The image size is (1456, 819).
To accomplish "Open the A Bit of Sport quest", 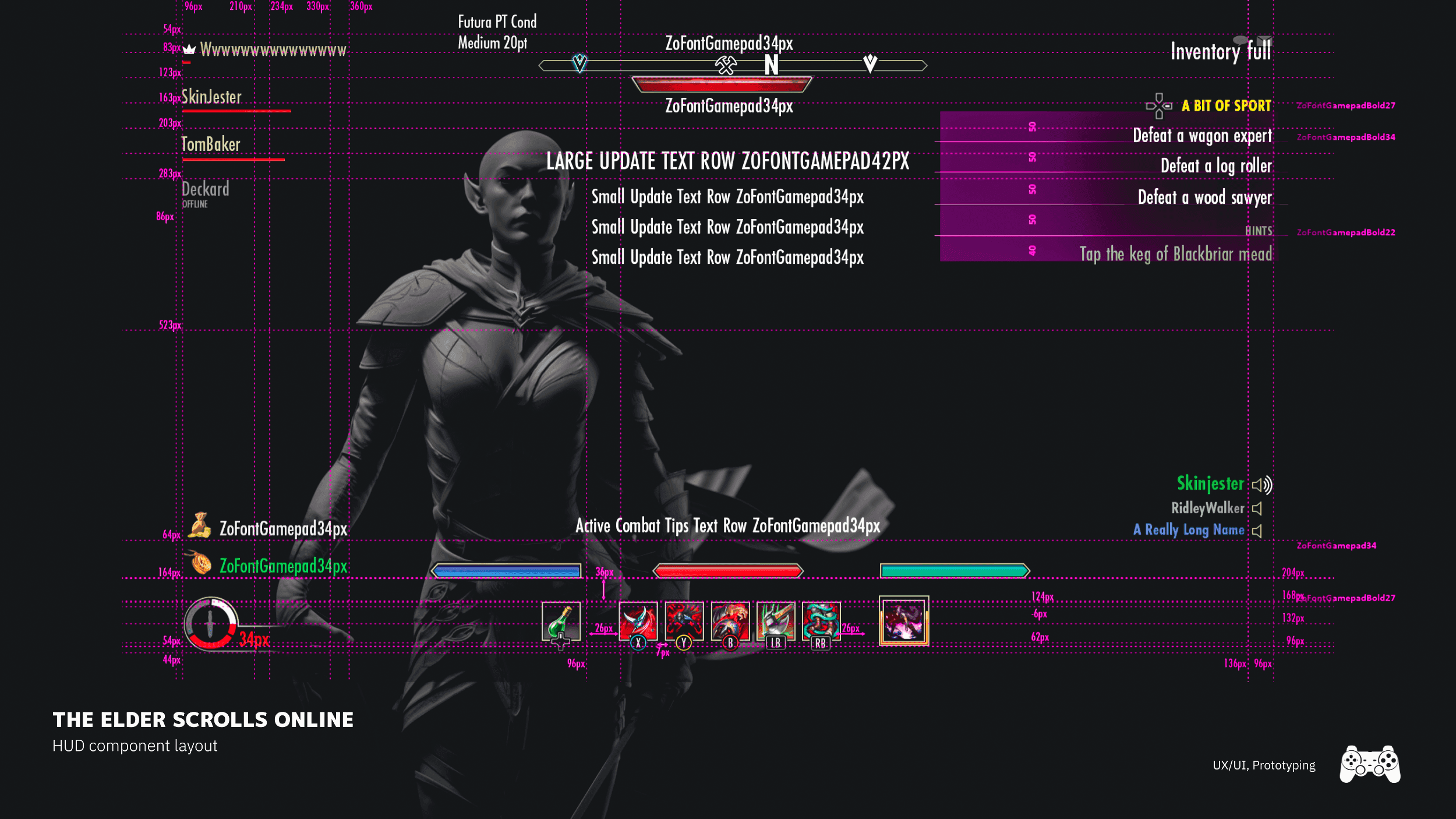I will point(1226,106).
